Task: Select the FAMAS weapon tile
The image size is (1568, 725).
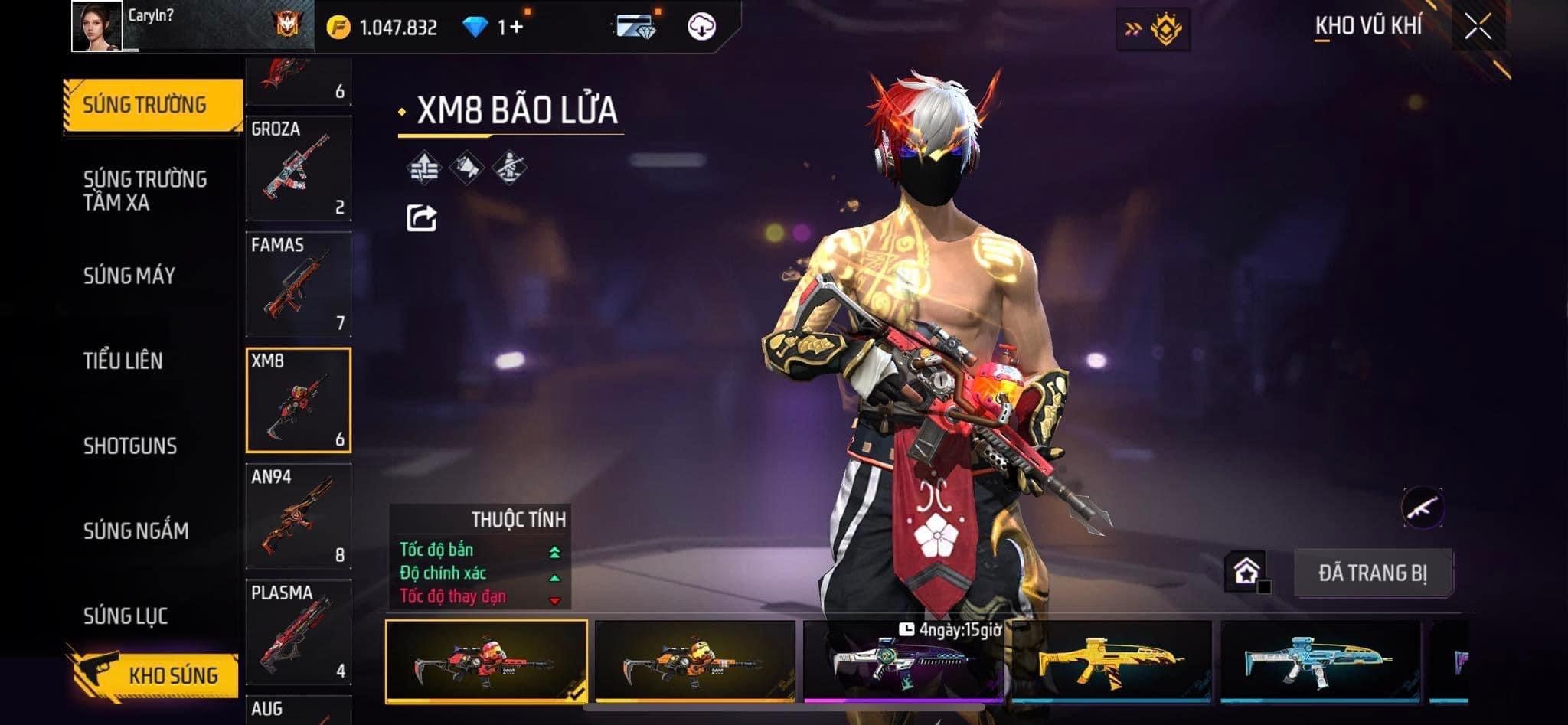Action: [299, 284]
